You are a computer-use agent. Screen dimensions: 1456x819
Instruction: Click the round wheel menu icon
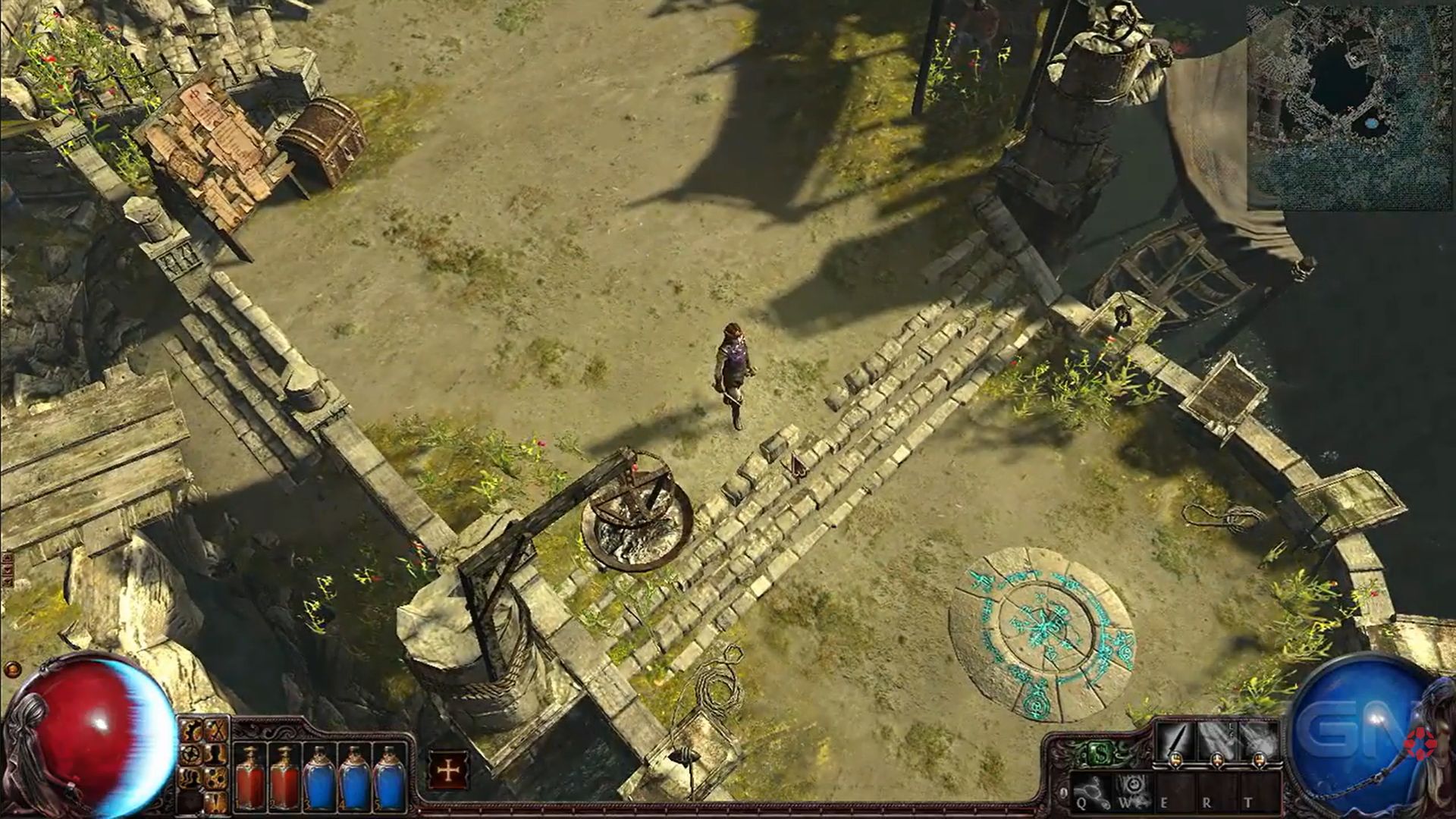(192, 755)
